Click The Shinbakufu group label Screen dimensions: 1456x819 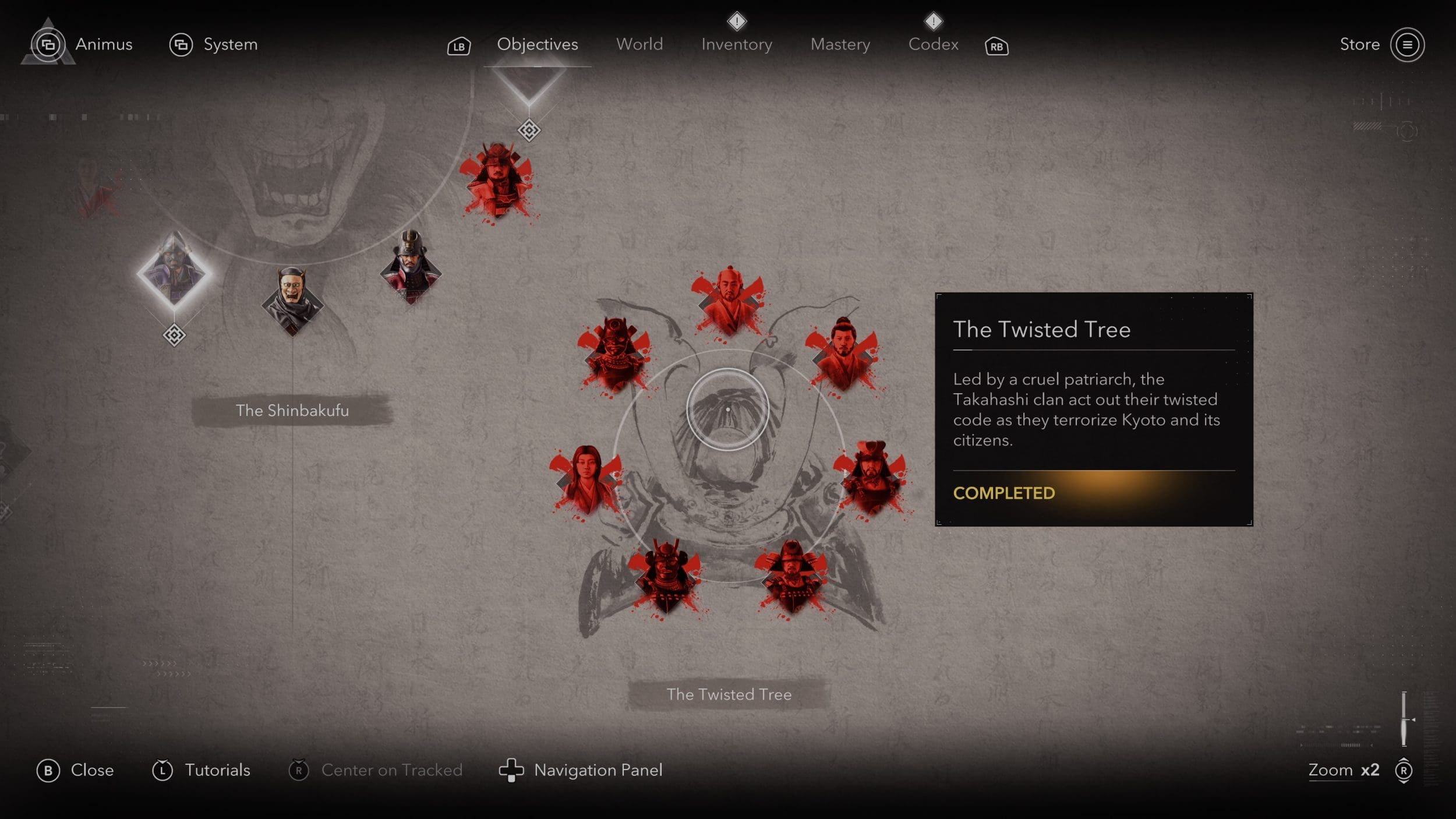click(x=292, y=410)
